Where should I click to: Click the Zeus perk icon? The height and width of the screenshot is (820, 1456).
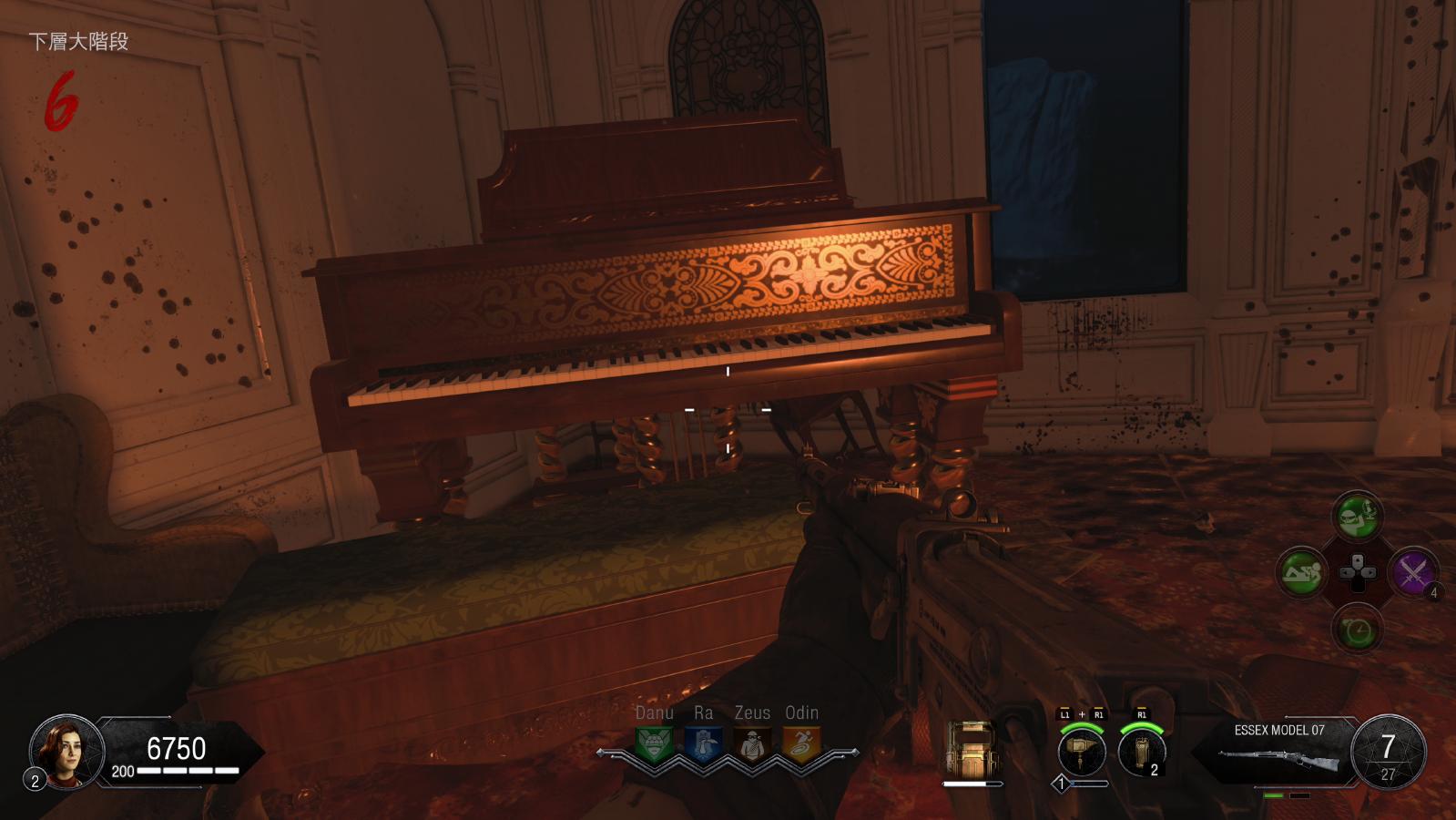point(752,744)
